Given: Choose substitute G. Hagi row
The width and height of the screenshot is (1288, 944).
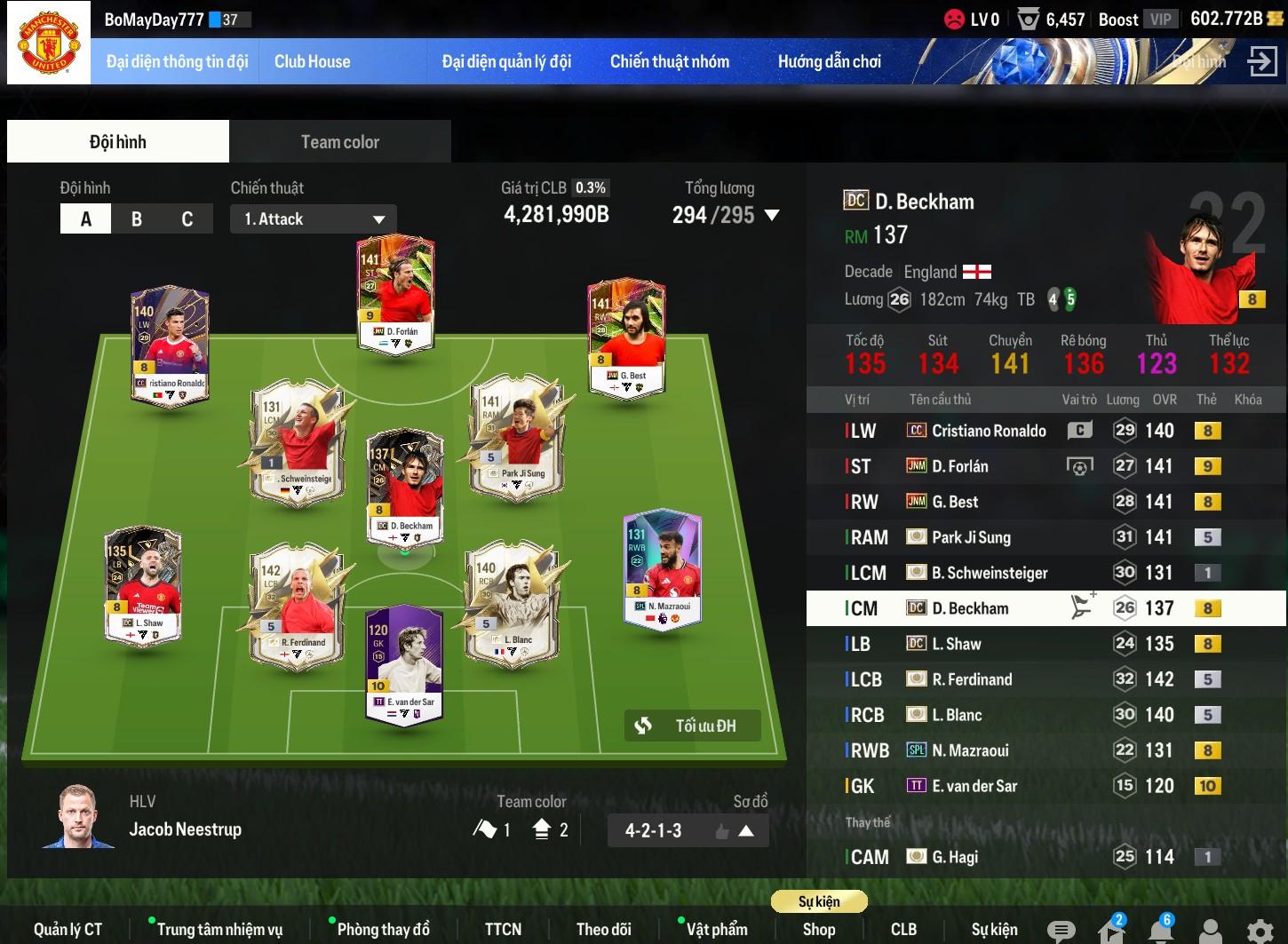Looking at the screenshot, I should (954, 857).
